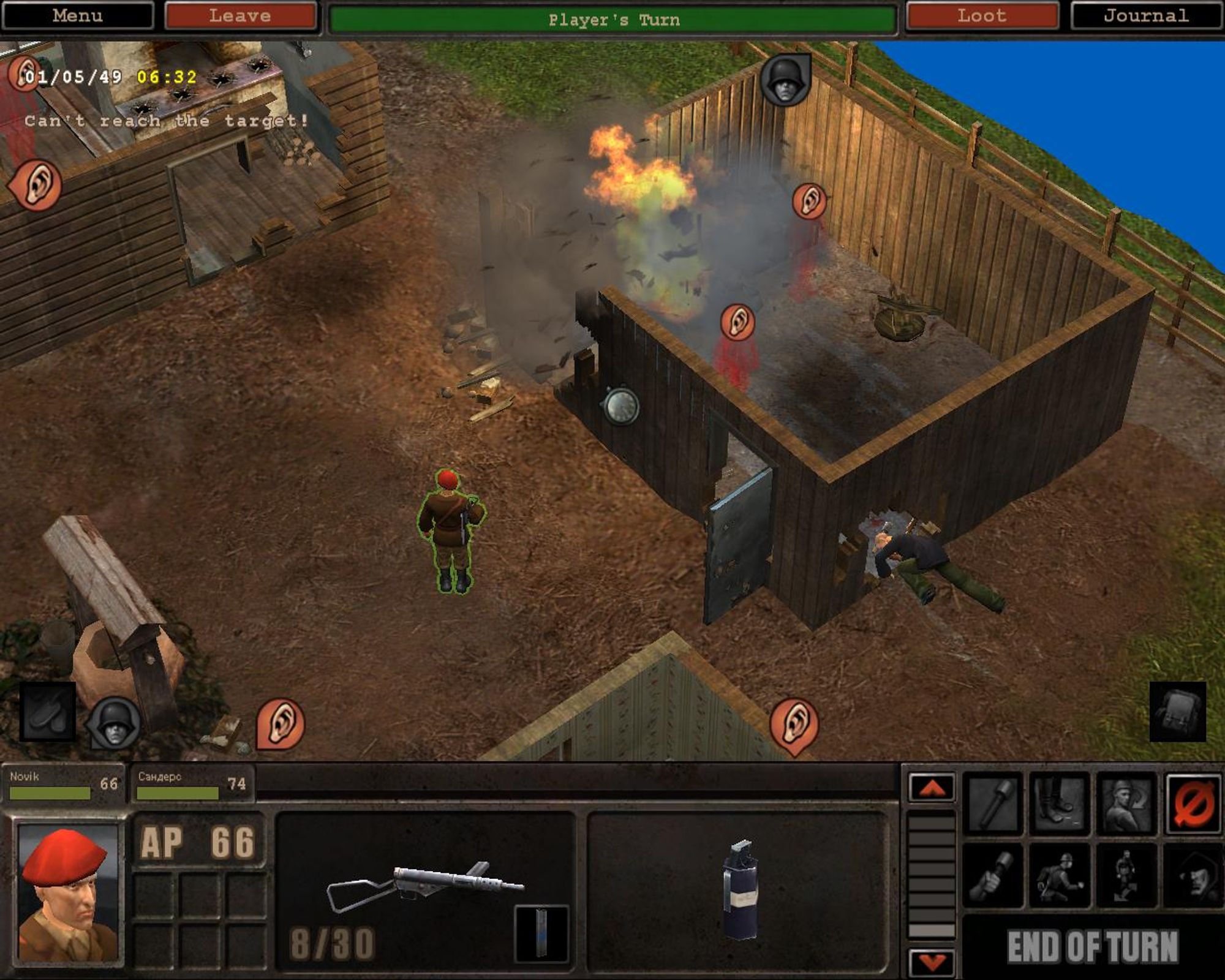The height and width of the screenshot is (980, 1225).
Task: Open the Loot screen
Action: (x=982, y=16)
